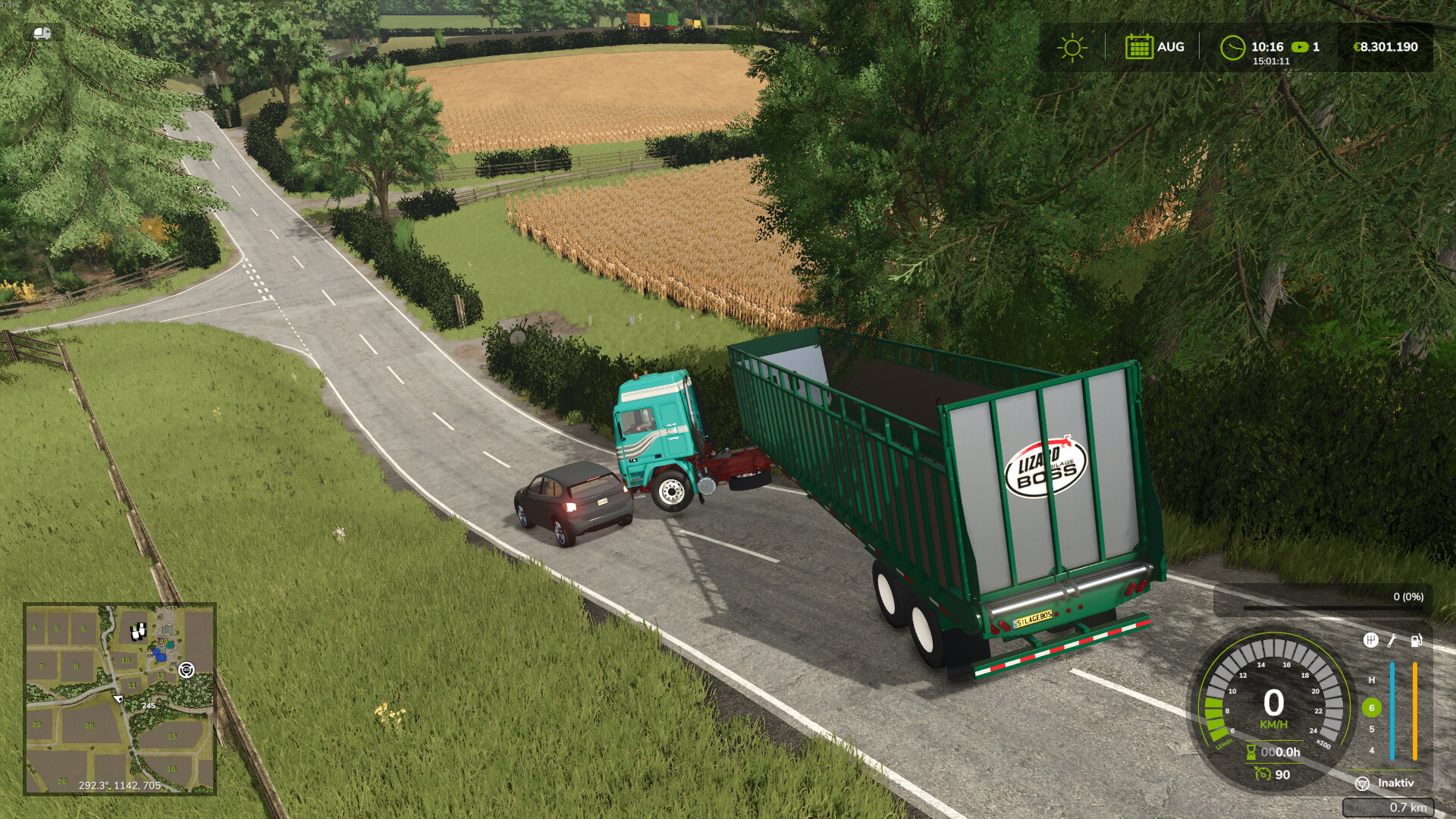Open the minimap in the corner
This screenshot has width=1456, height=819.
tap(120, 698)
